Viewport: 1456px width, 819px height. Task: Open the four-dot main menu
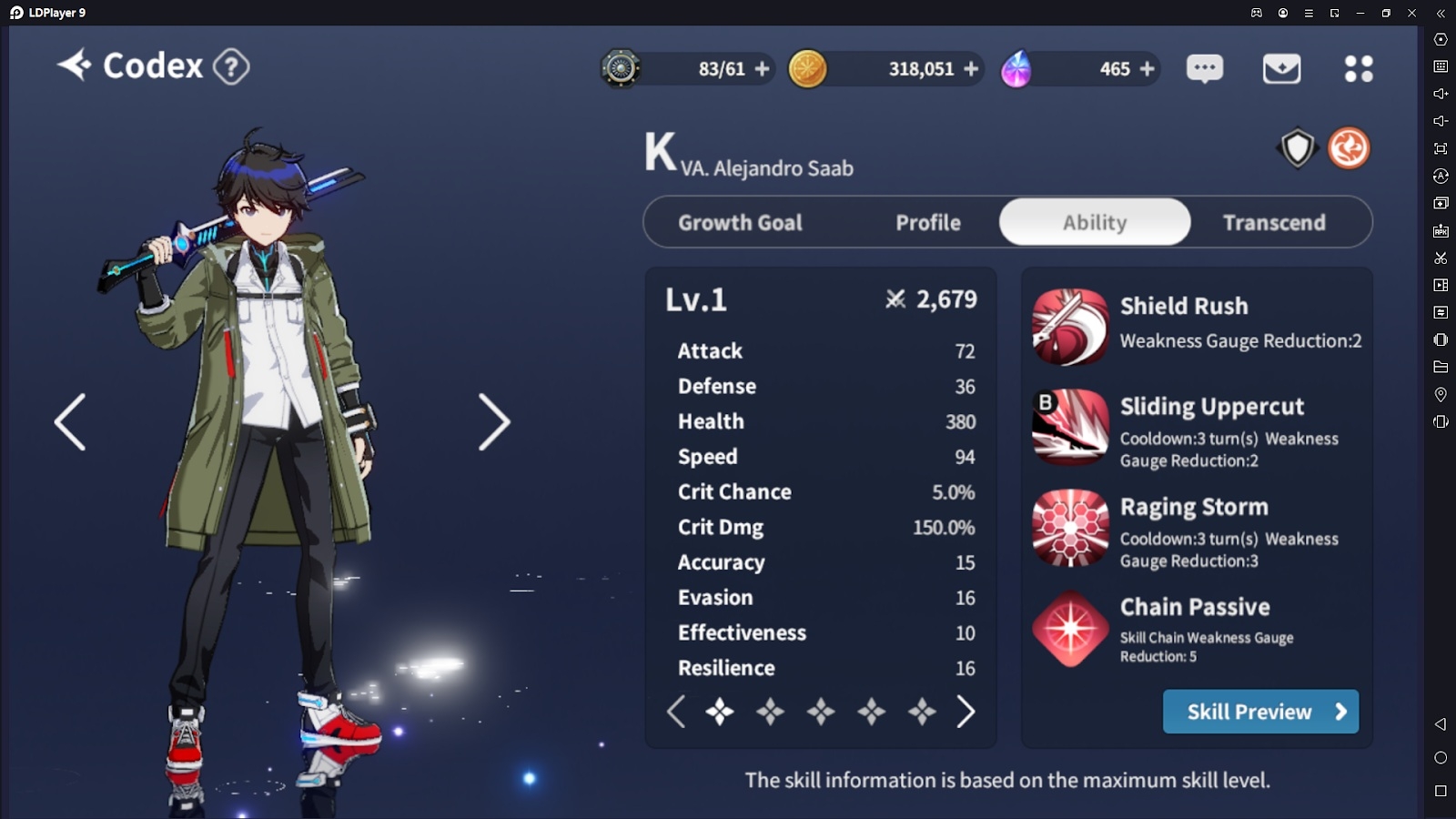[1359, 68]
